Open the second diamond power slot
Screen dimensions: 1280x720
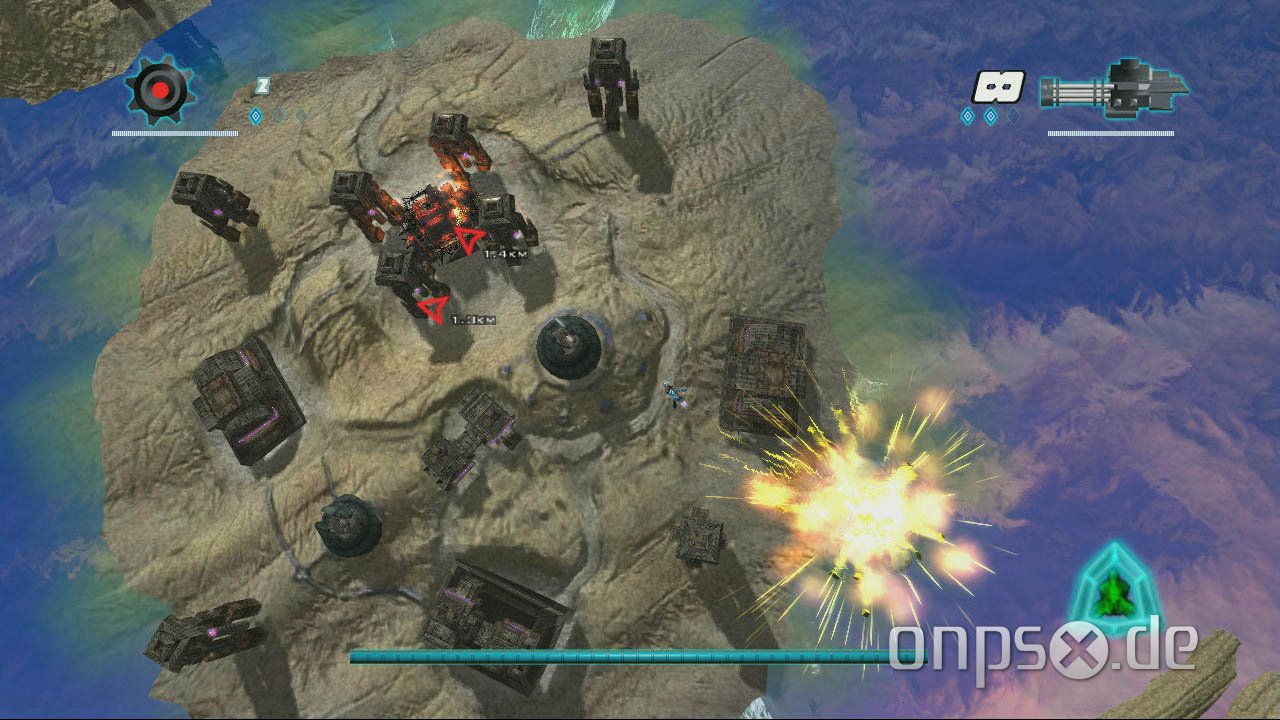[990, 115]
